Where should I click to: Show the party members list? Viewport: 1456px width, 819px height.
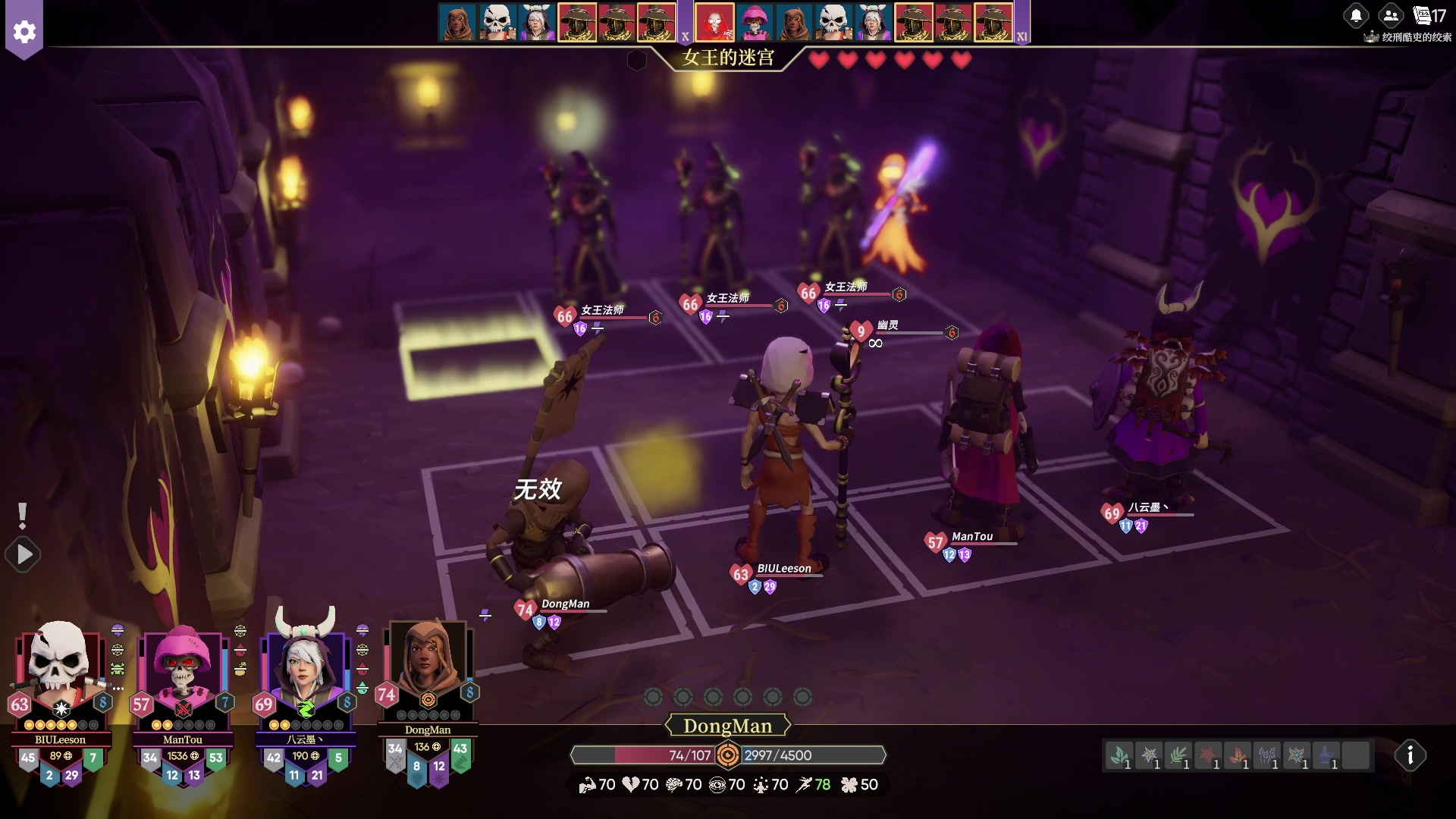1390,15
